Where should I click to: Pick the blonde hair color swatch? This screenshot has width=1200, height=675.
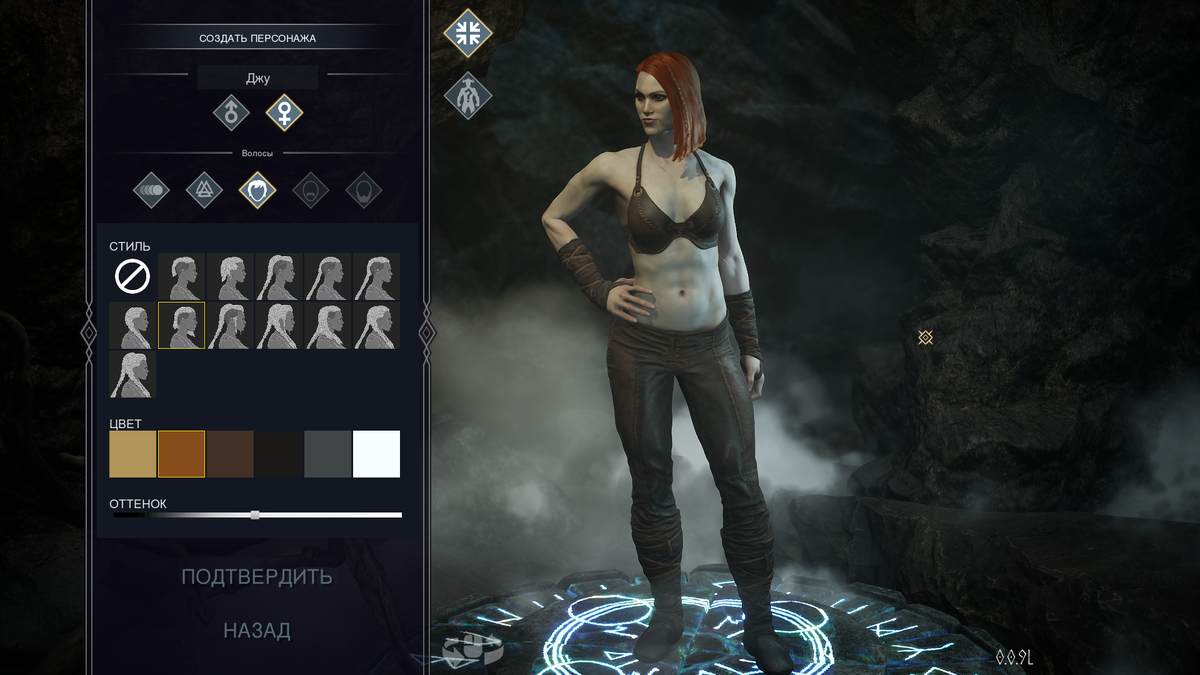pos(133,454)
